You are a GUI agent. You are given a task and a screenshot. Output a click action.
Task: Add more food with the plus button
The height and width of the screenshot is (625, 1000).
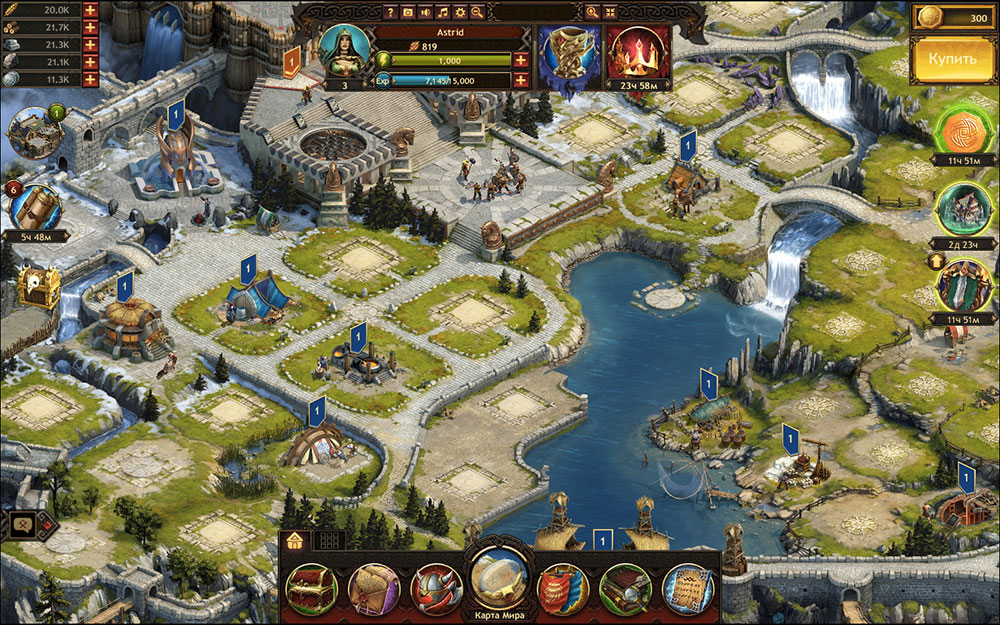point(90,11)
